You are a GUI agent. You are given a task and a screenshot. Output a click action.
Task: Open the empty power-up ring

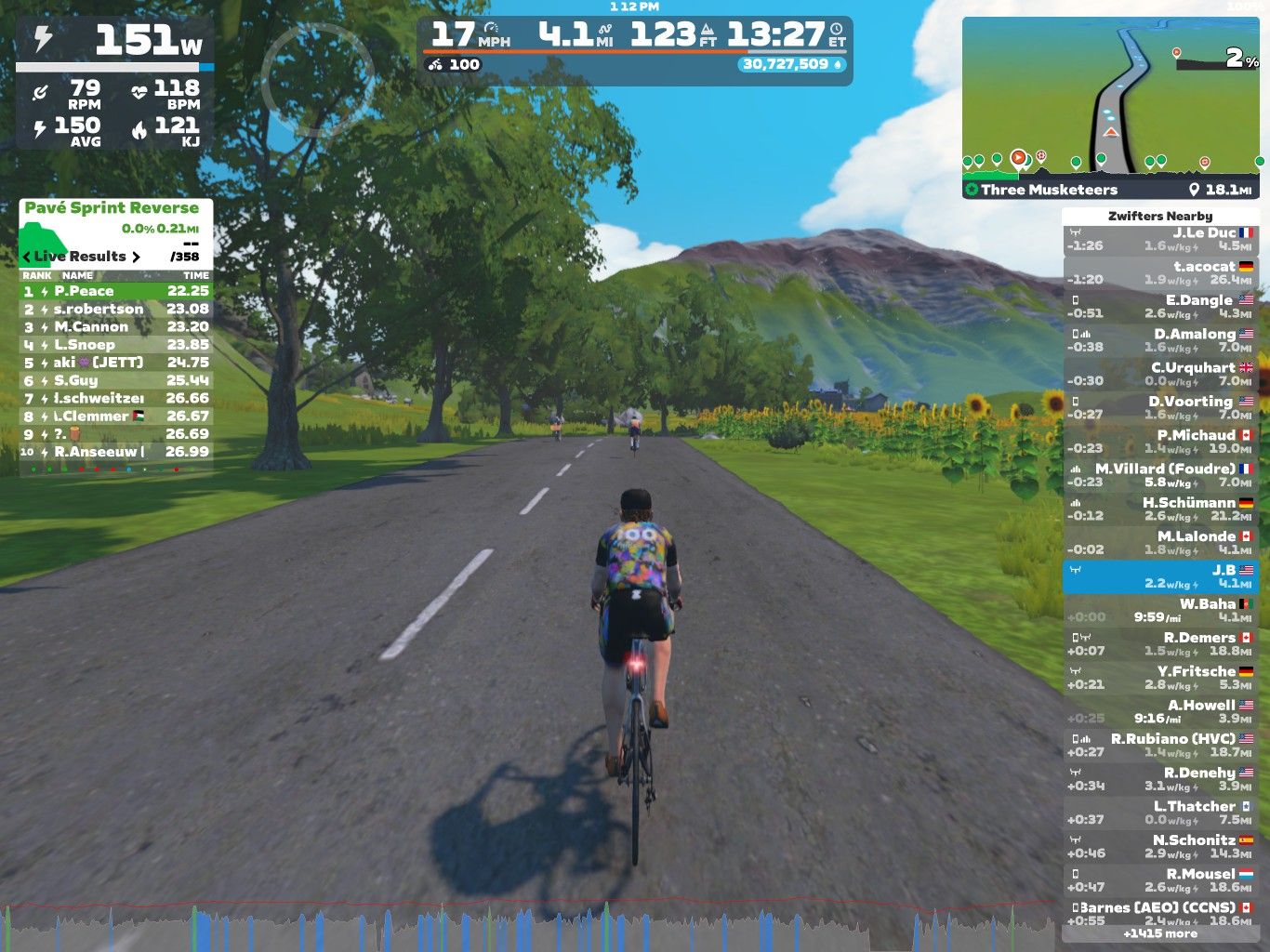point(317,74)
